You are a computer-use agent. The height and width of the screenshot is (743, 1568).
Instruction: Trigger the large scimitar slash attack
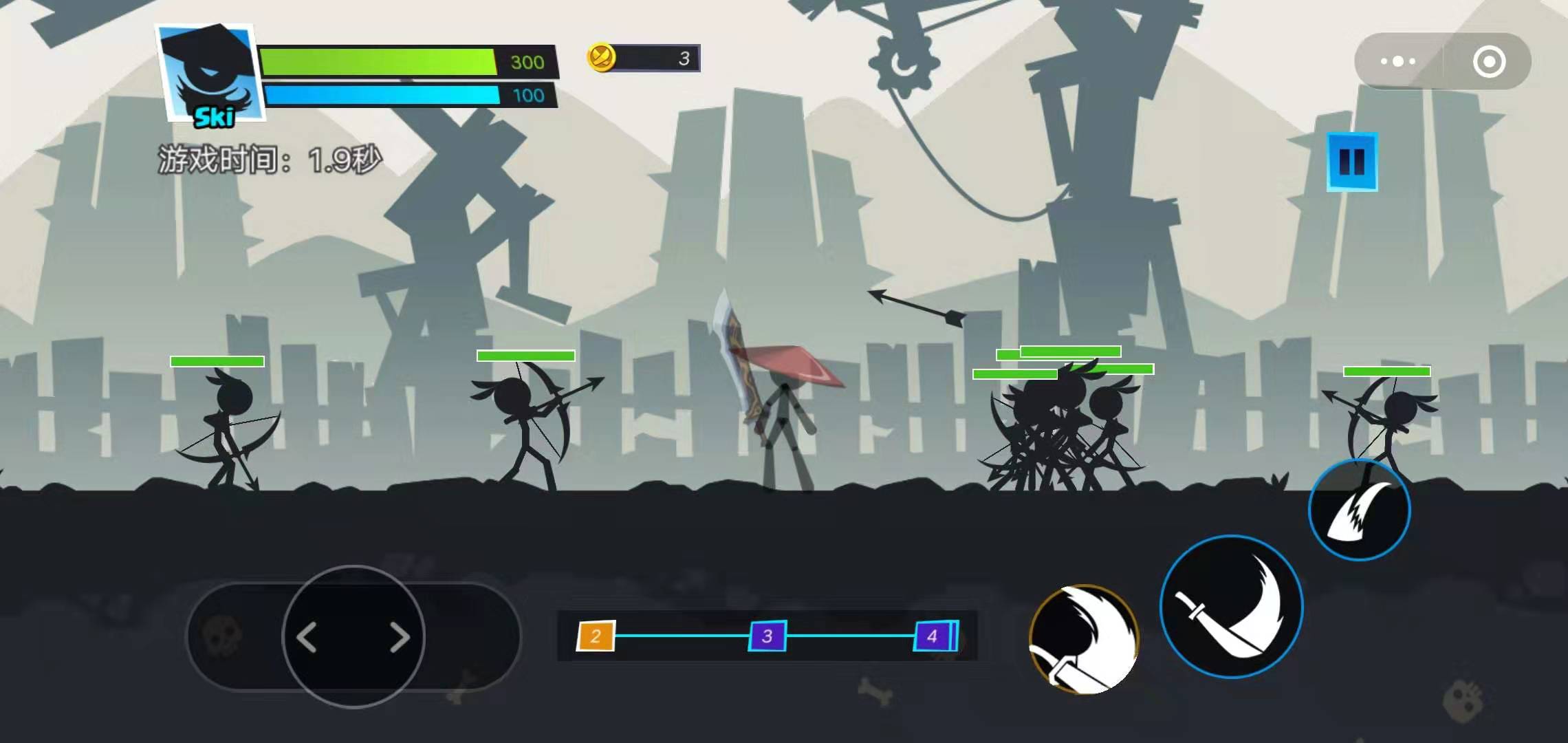click(1231, 607)
